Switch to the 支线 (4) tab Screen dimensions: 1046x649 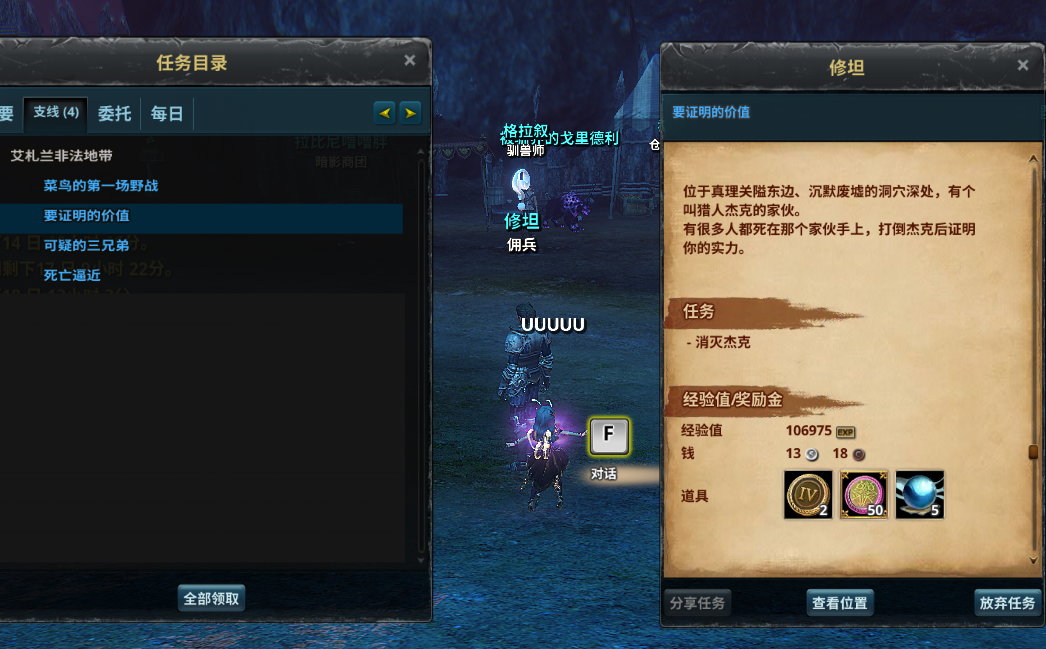(x=56, y=113)
